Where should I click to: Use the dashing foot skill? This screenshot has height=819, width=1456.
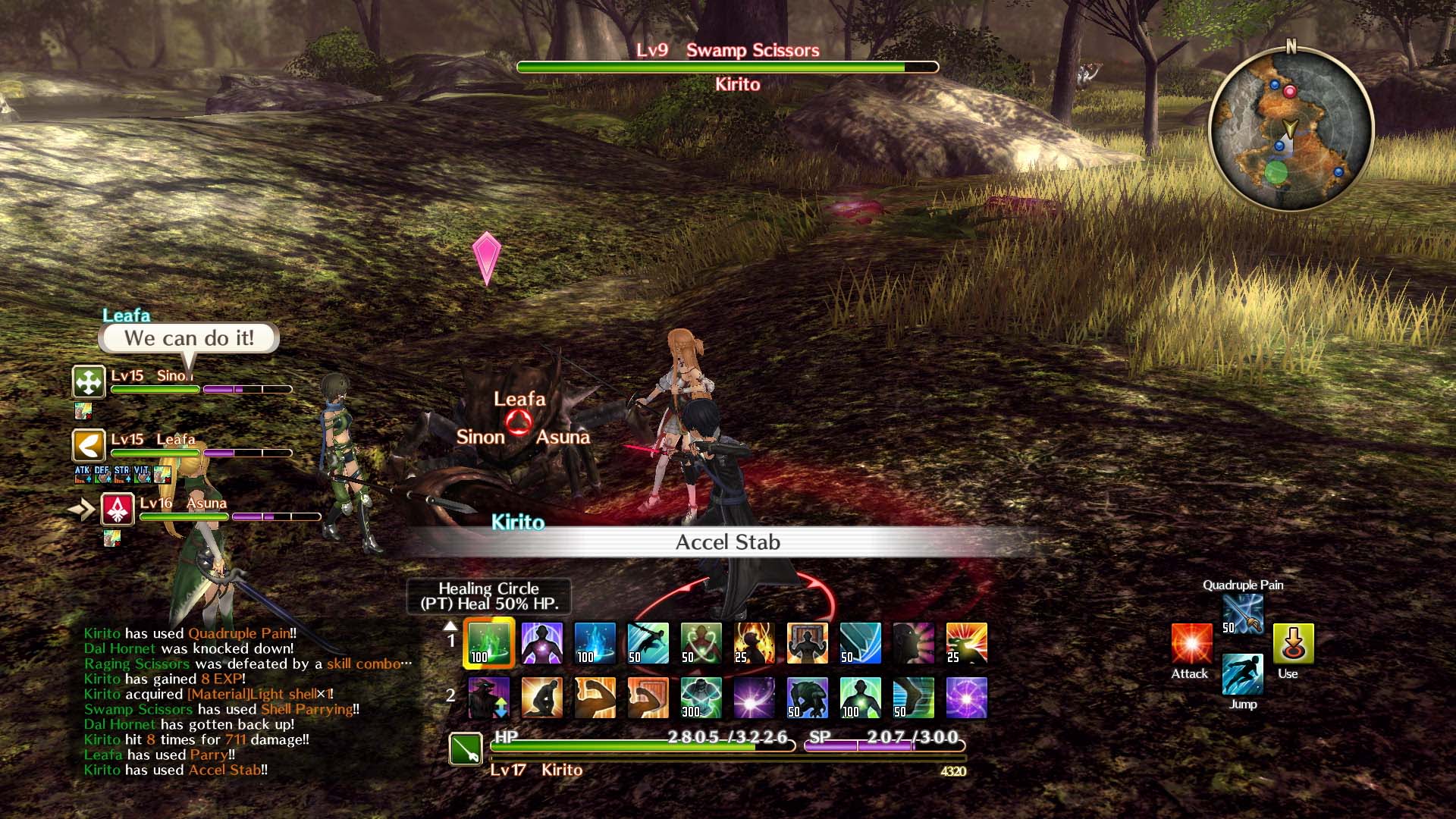click(913, 698)
